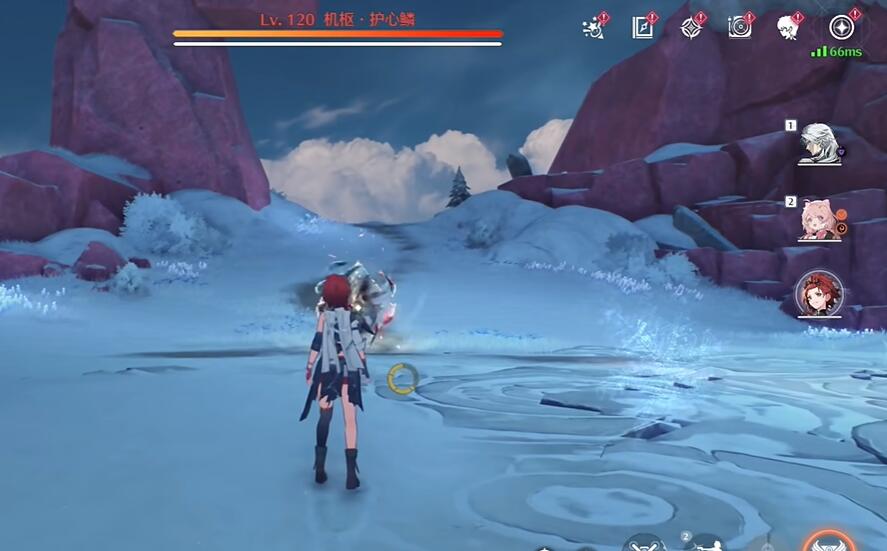The width and height of the screenshot is (887, 551).
Task: Open the disc-shaped pass icon
Action: pos(740,27)
